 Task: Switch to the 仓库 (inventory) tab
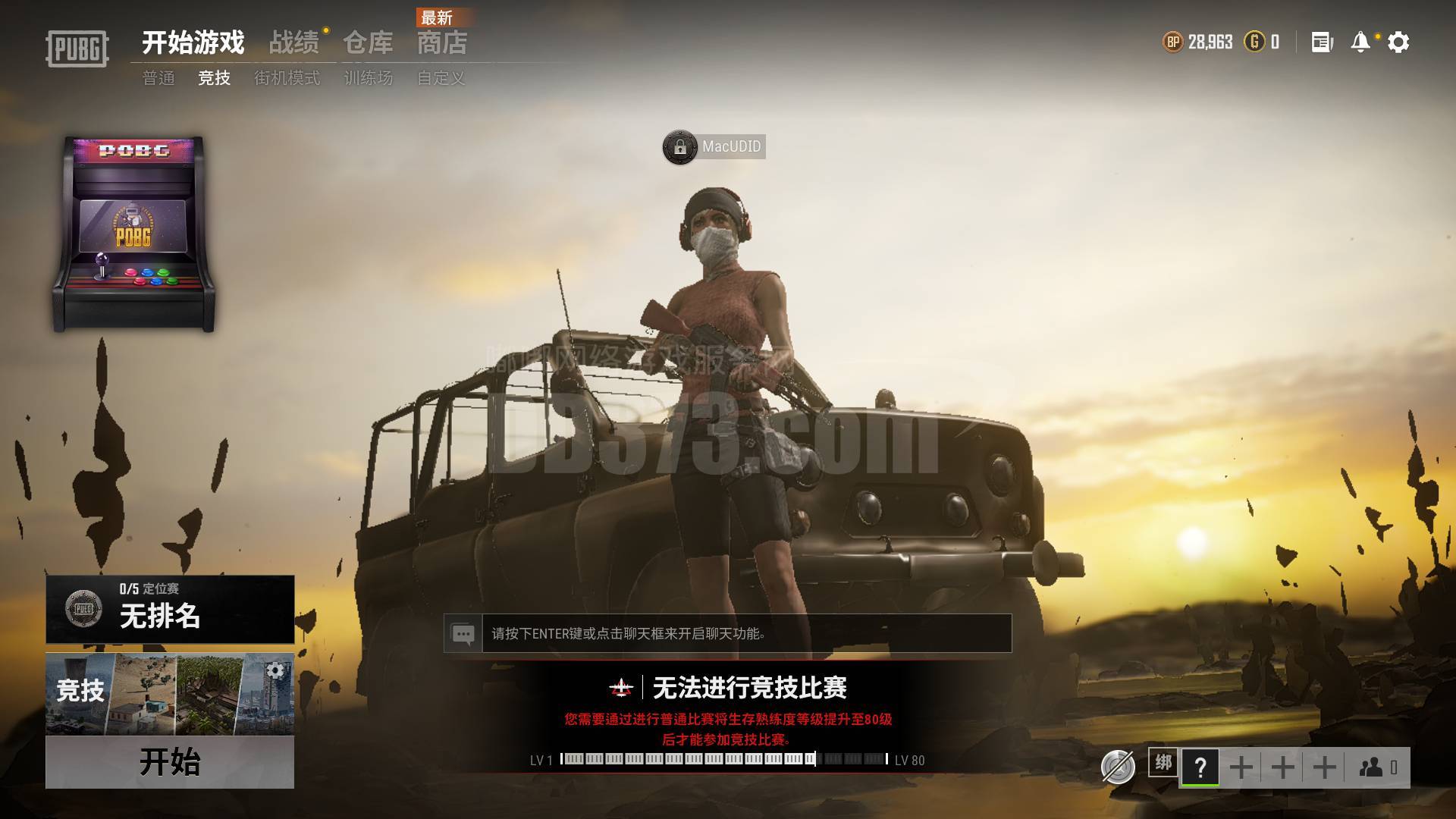pos(368,43)
